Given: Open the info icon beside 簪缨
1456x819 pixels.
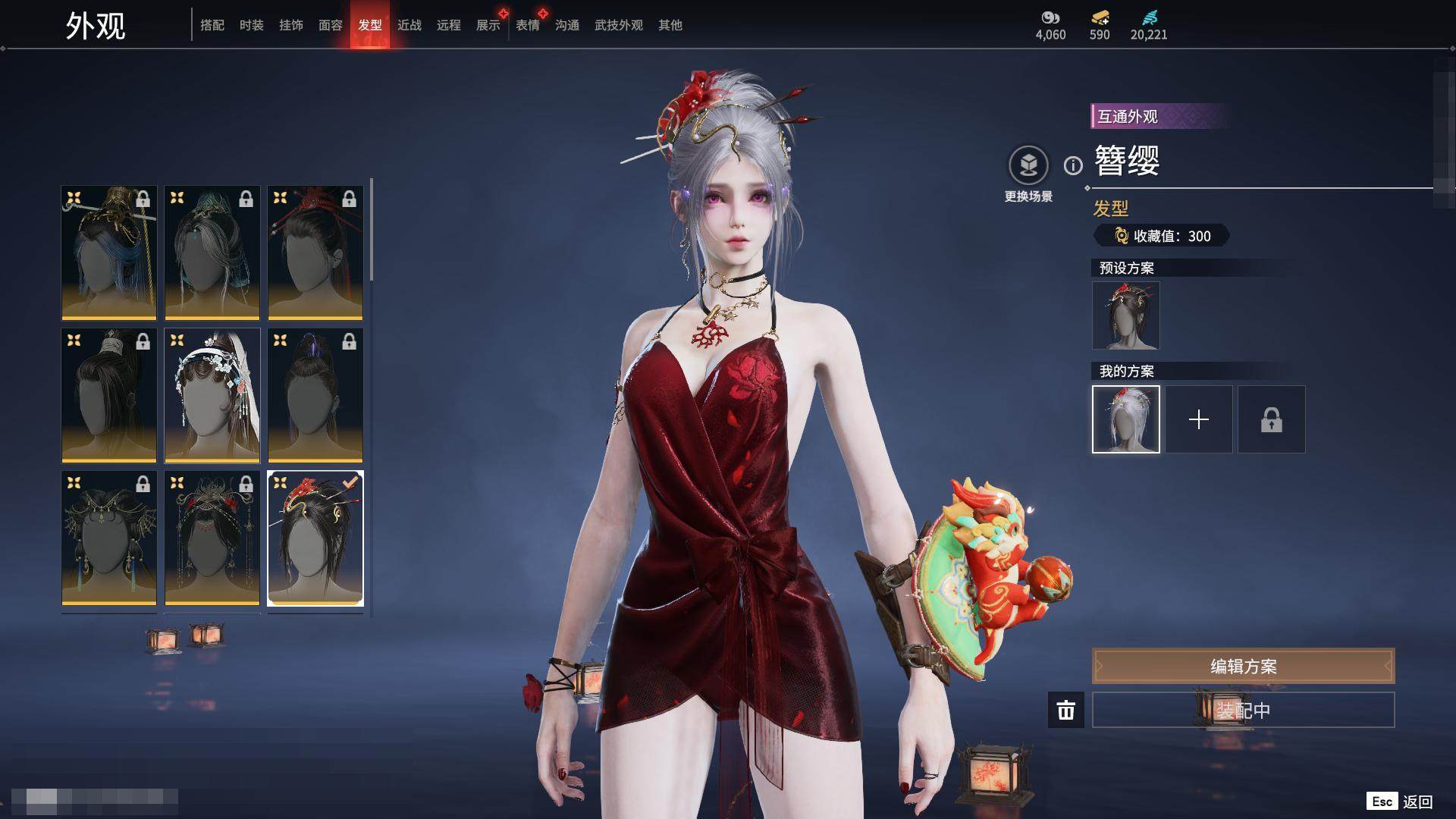Looking at the screenshot, I should (1073, 165).
